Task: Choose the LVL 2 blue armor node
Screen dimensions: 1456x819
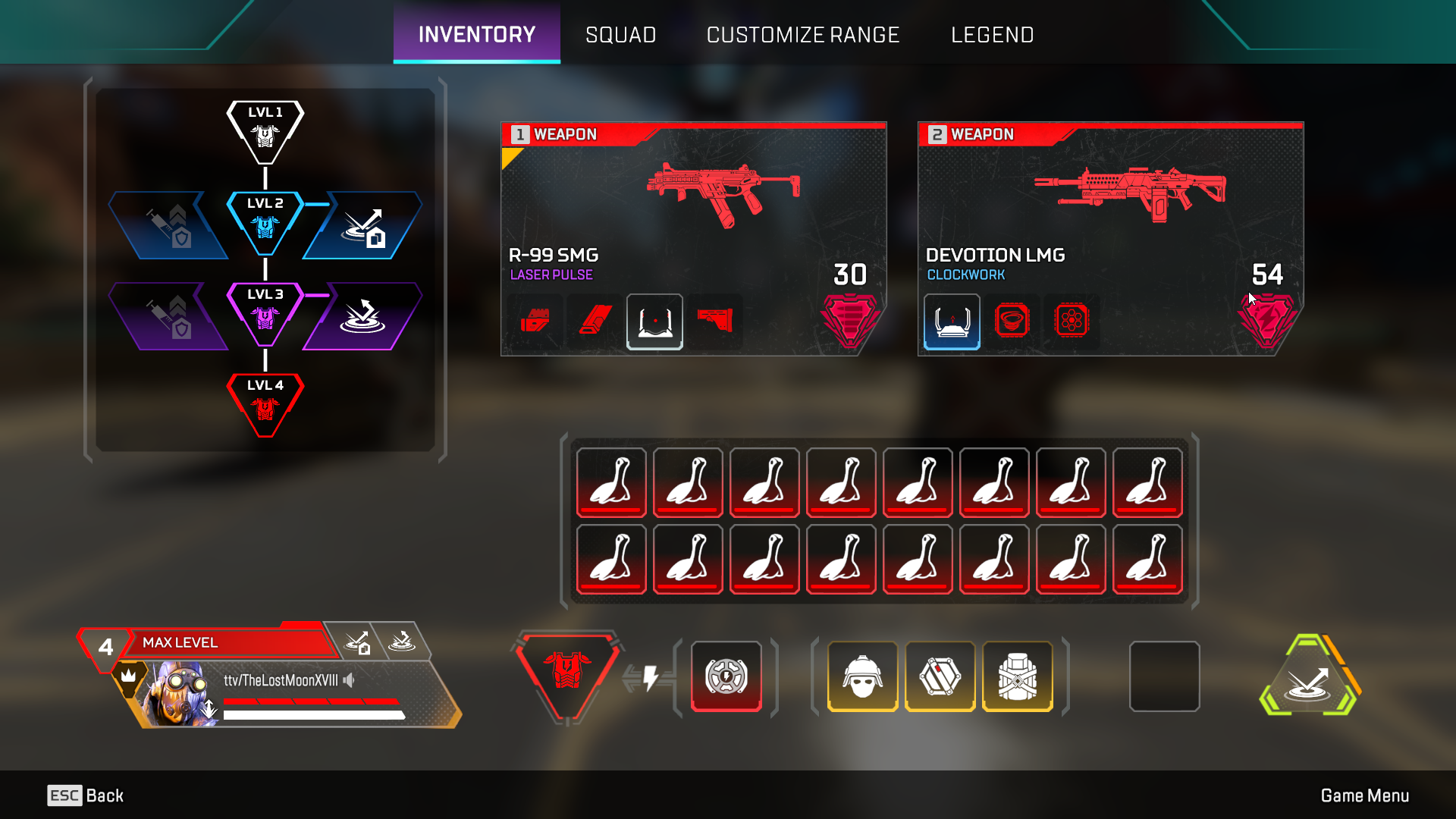Action: tap(265, 223)
